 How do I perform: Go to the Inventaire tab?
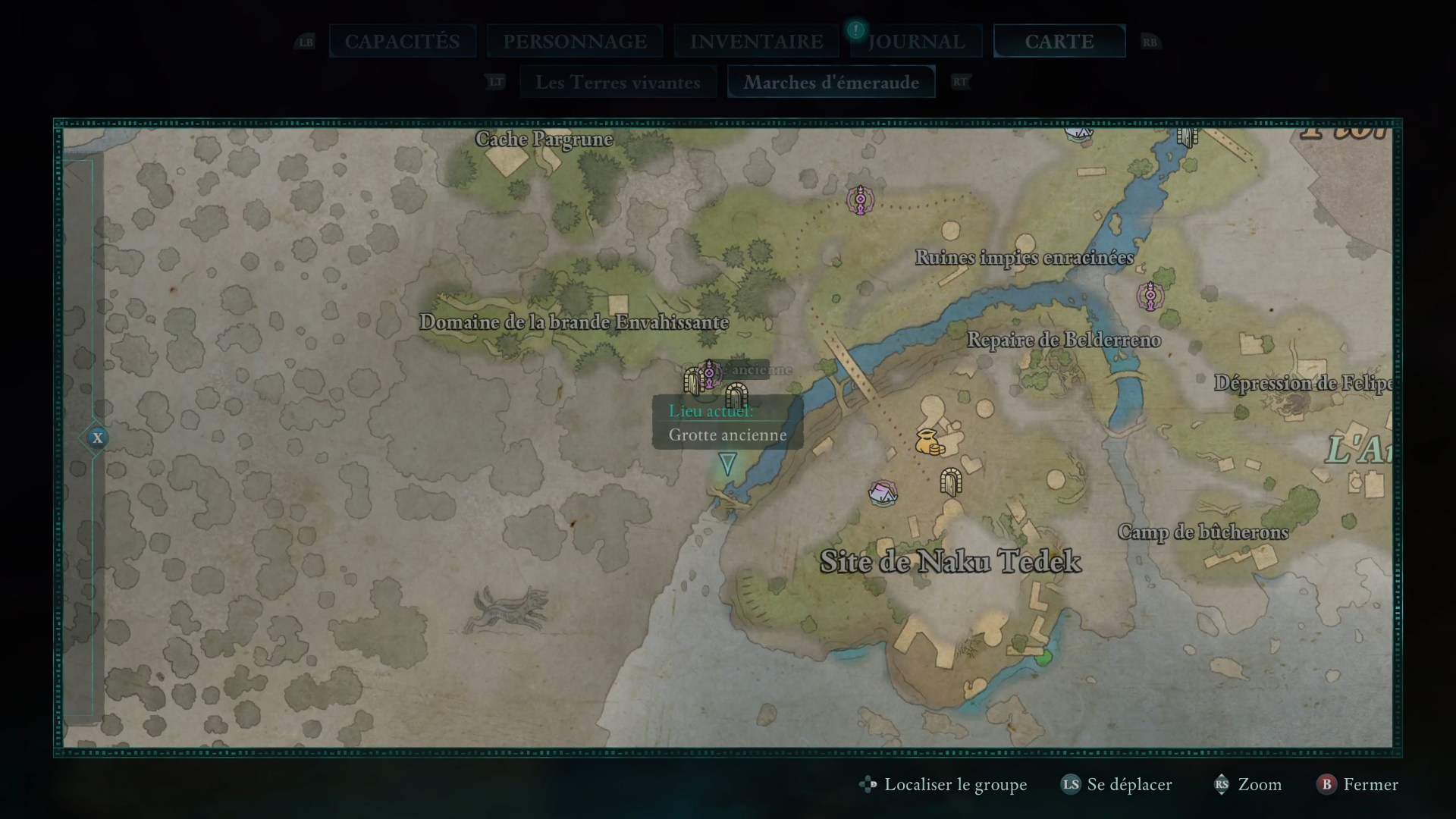(756, 41)
